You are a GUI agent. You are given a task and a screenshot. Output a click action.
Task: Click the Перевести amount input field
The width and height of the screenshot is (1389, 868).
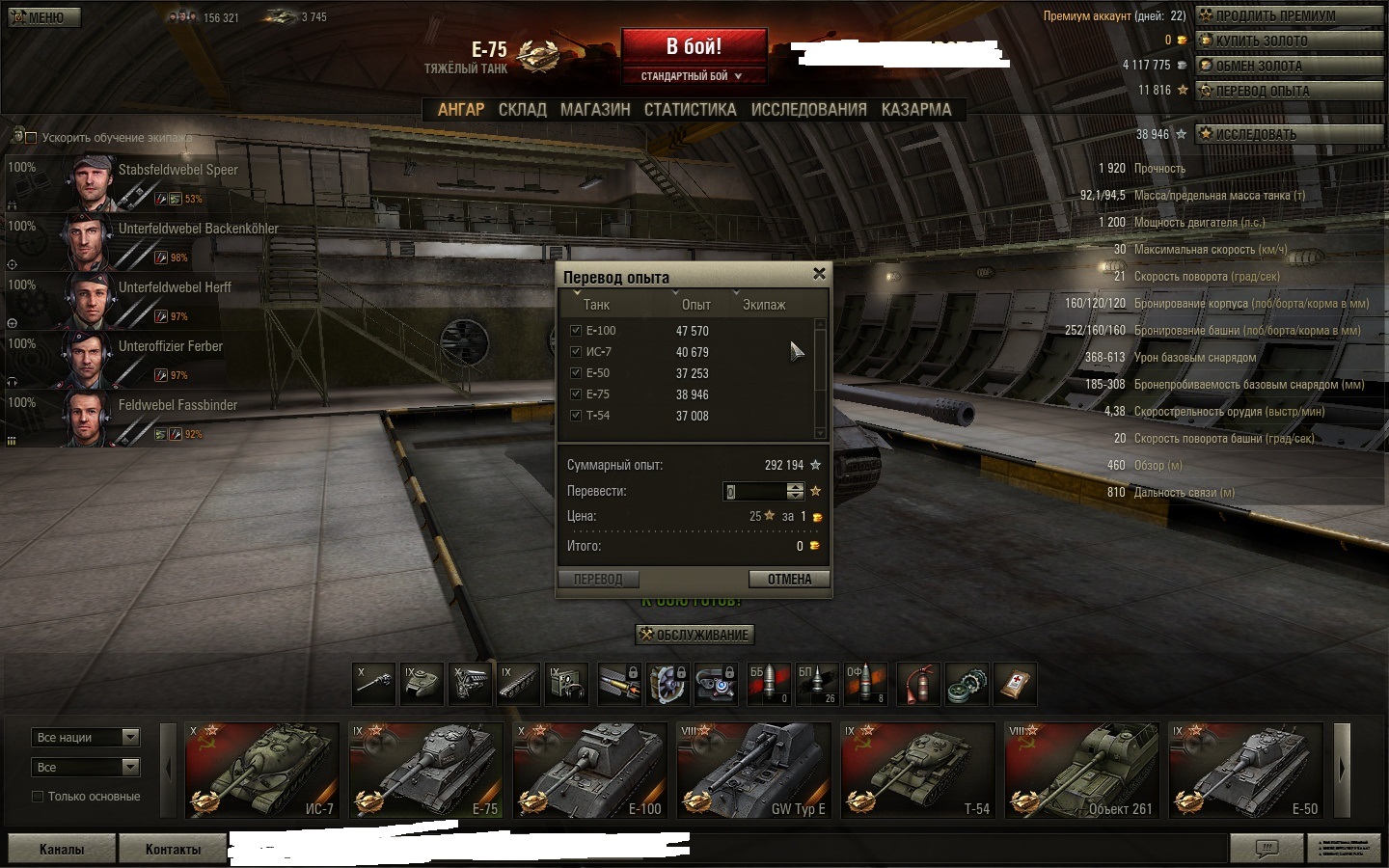754,491
